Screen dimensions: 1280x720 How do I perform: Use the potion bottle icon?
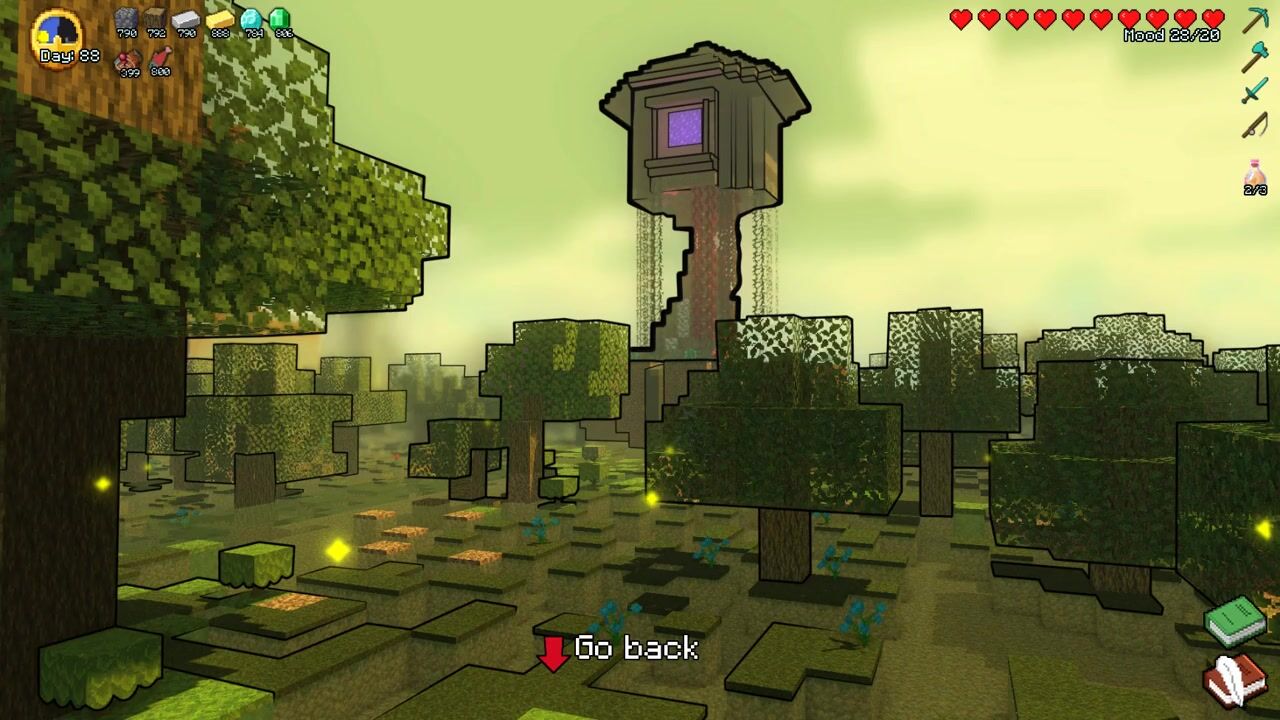tap(1255, 174)
